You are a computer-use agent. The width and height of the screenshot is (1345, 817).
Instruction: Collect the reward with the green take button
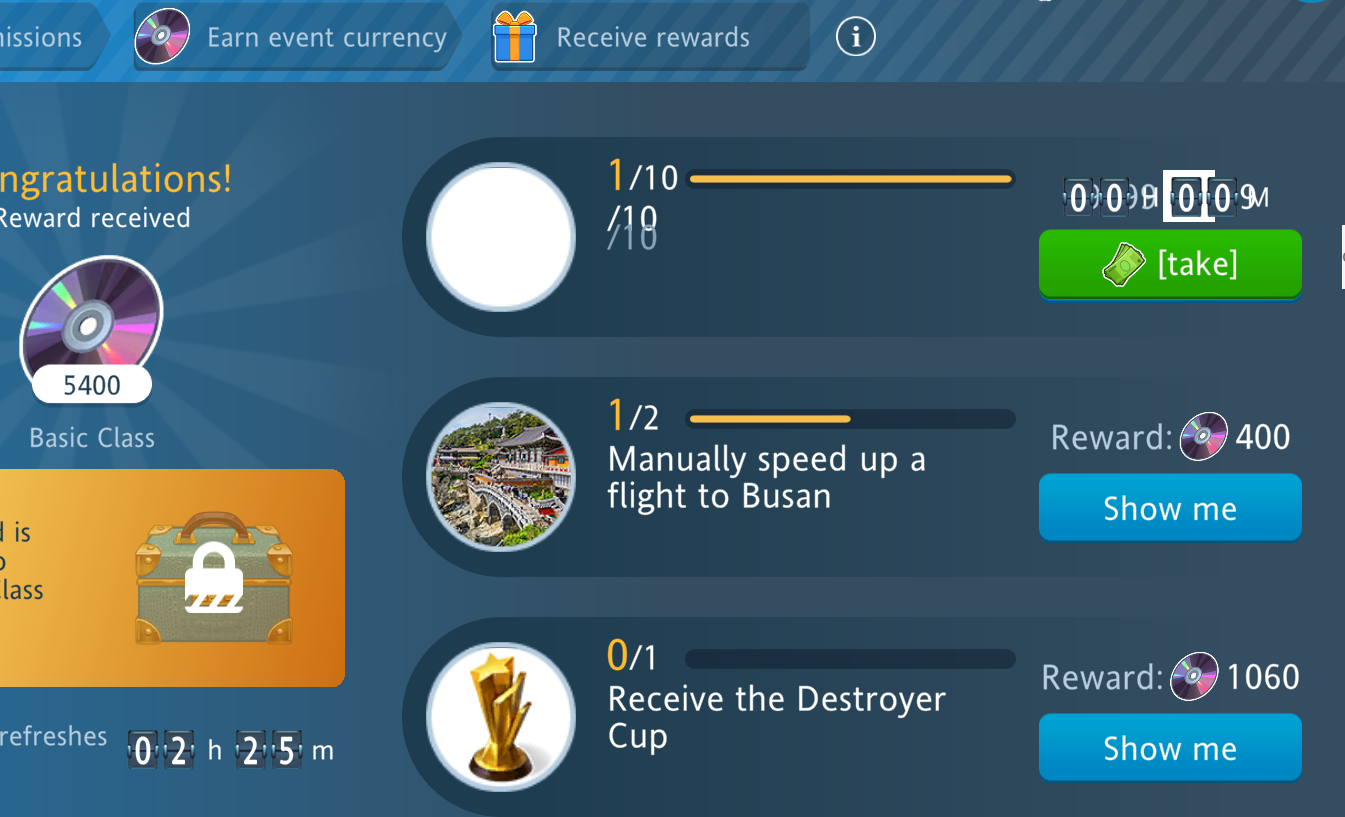(x=1170, y=264)
